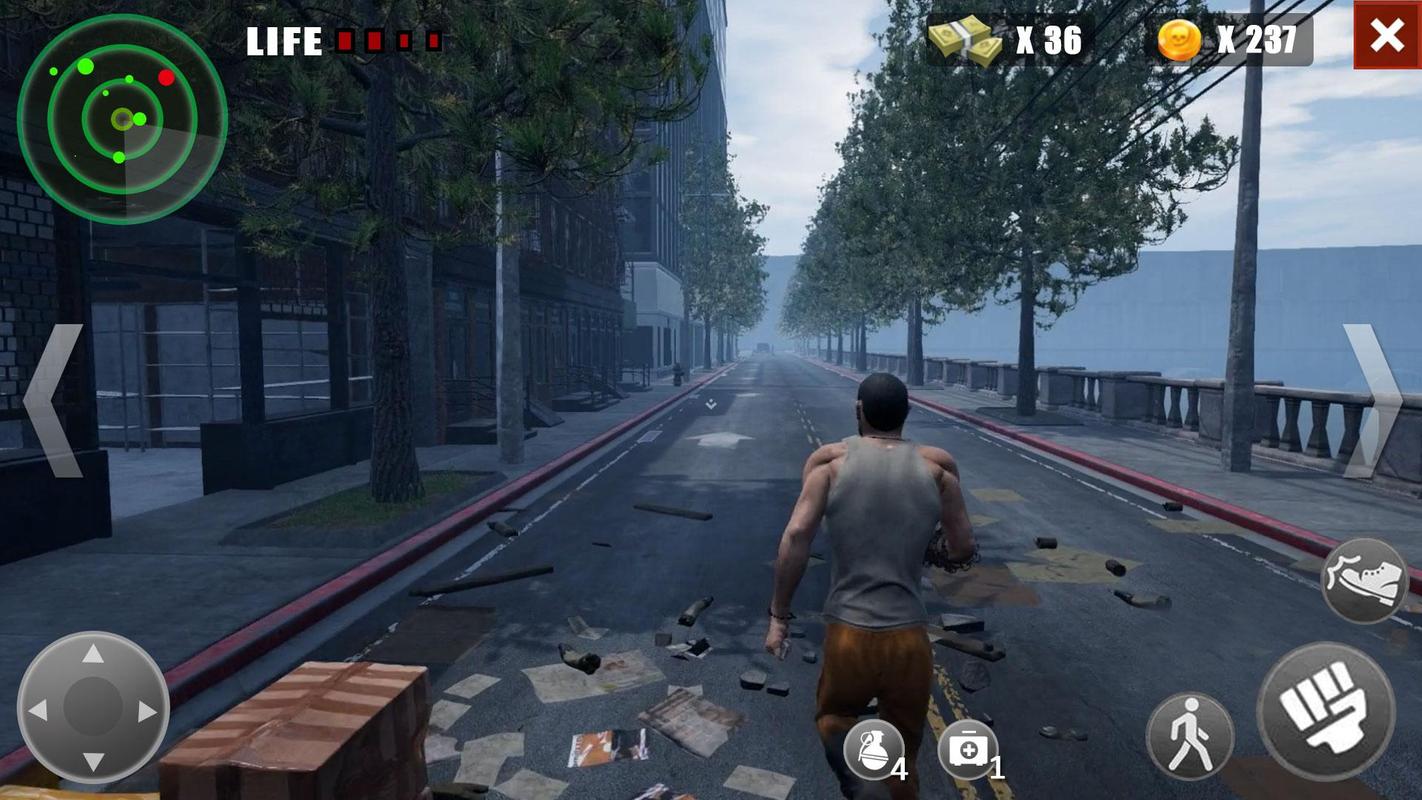Screen dimensions: 1422x800
Task: Strafe right with the D-pad right arrow
Action: point(147,710)
